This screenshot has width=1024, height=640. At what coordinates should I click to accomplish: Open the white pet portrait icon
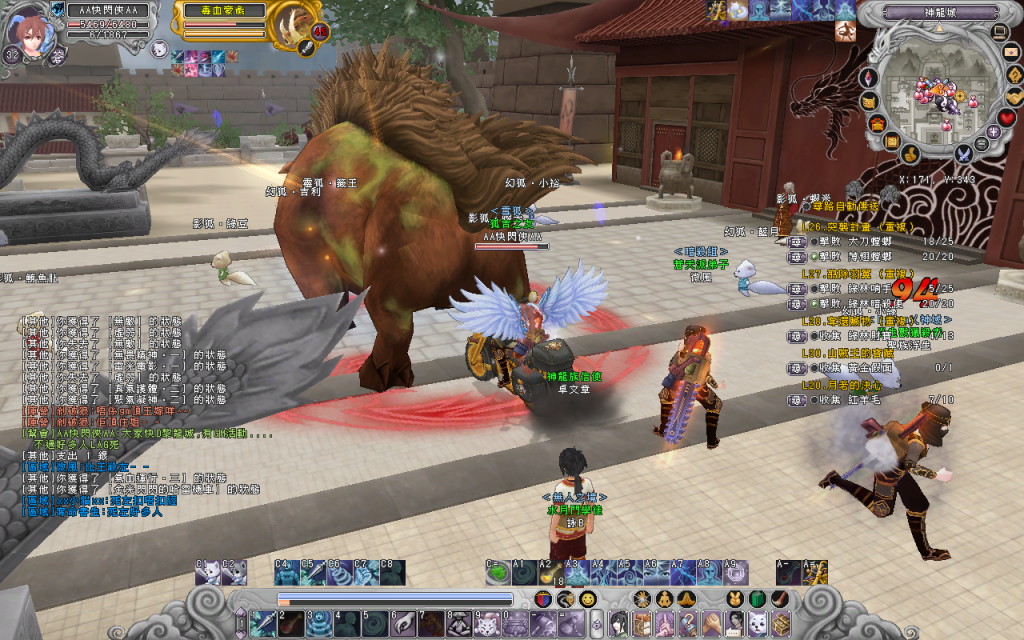click(x=160, y=47)
